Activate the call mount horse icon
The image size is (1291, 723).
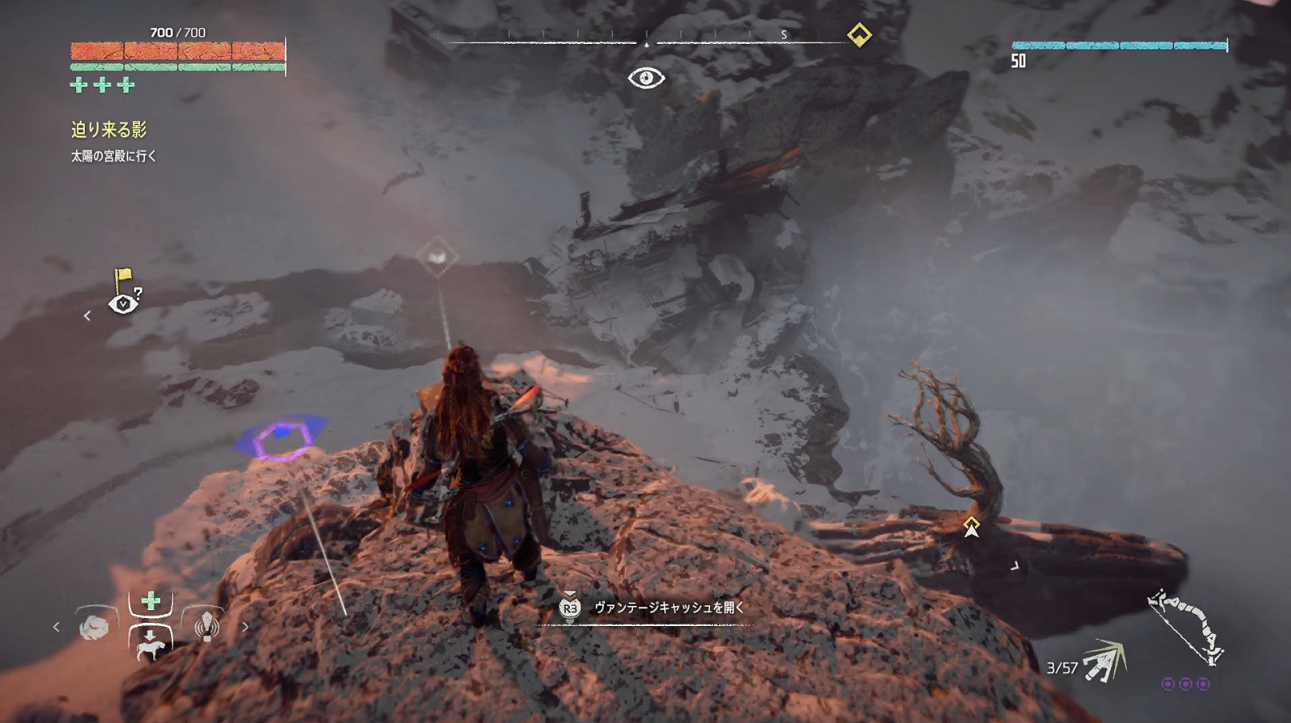(x=150, y=643)
